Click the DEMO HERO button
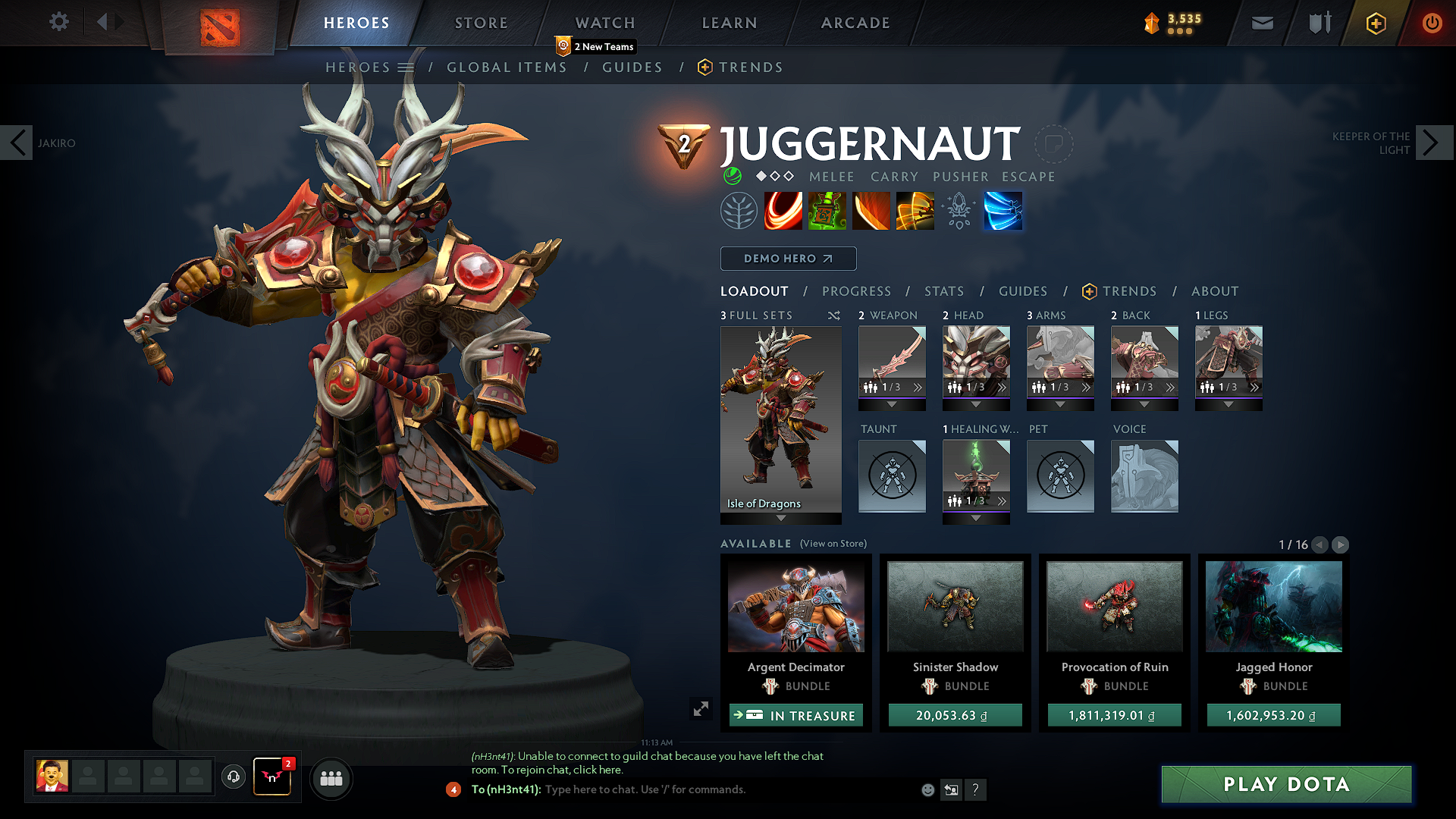 (787, 259)
